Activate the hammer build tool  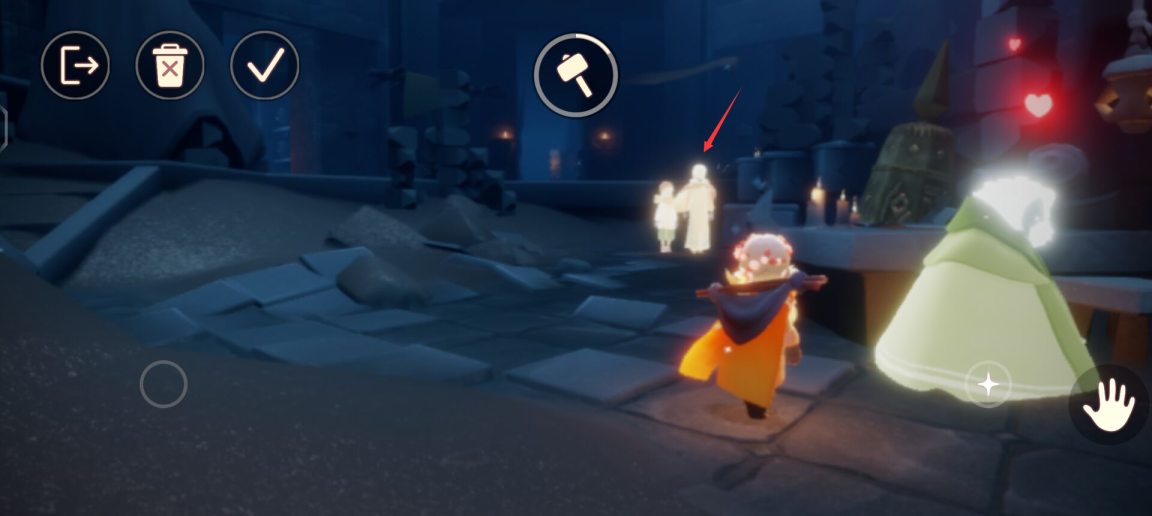click(x=575, y=75)
